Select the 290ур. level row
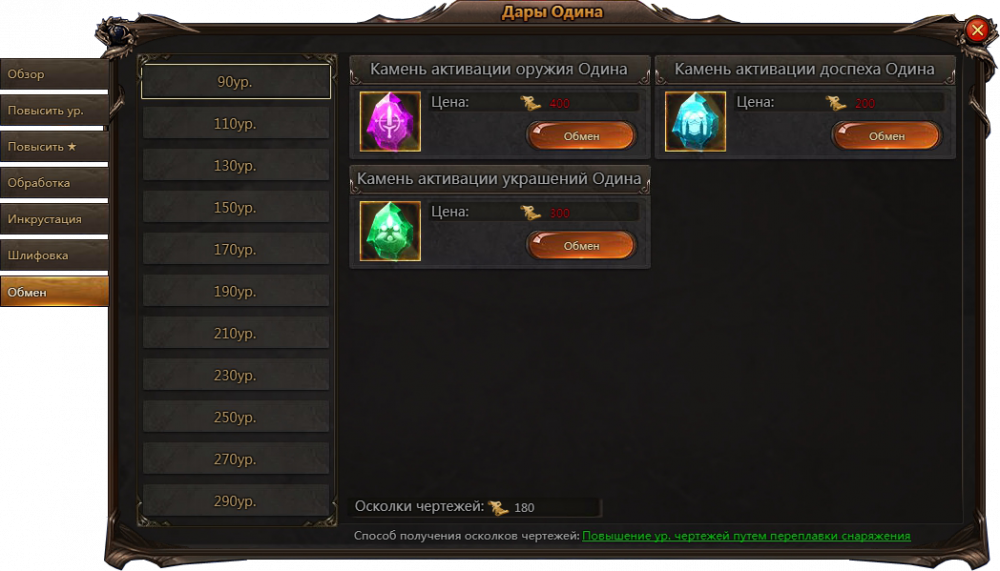Screen dimensions: 1000x571 [x=236, y=501]
